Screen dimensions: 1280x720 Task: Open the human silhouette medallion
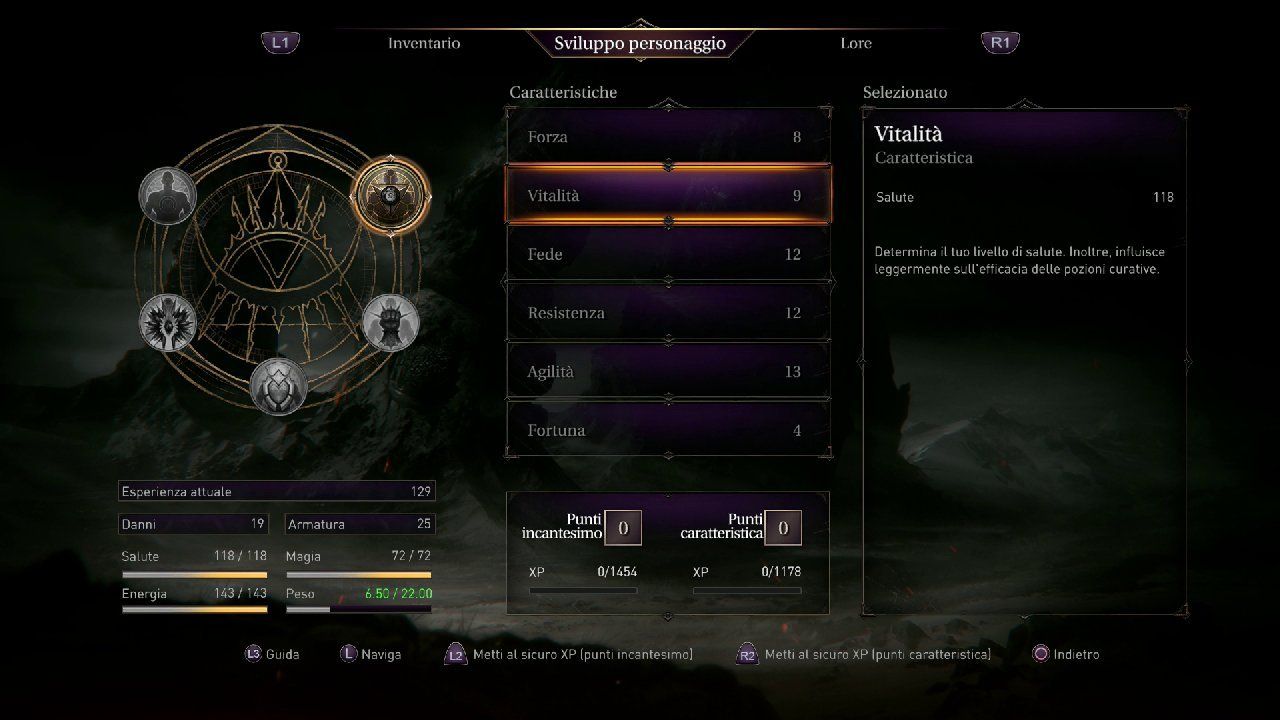167,196
